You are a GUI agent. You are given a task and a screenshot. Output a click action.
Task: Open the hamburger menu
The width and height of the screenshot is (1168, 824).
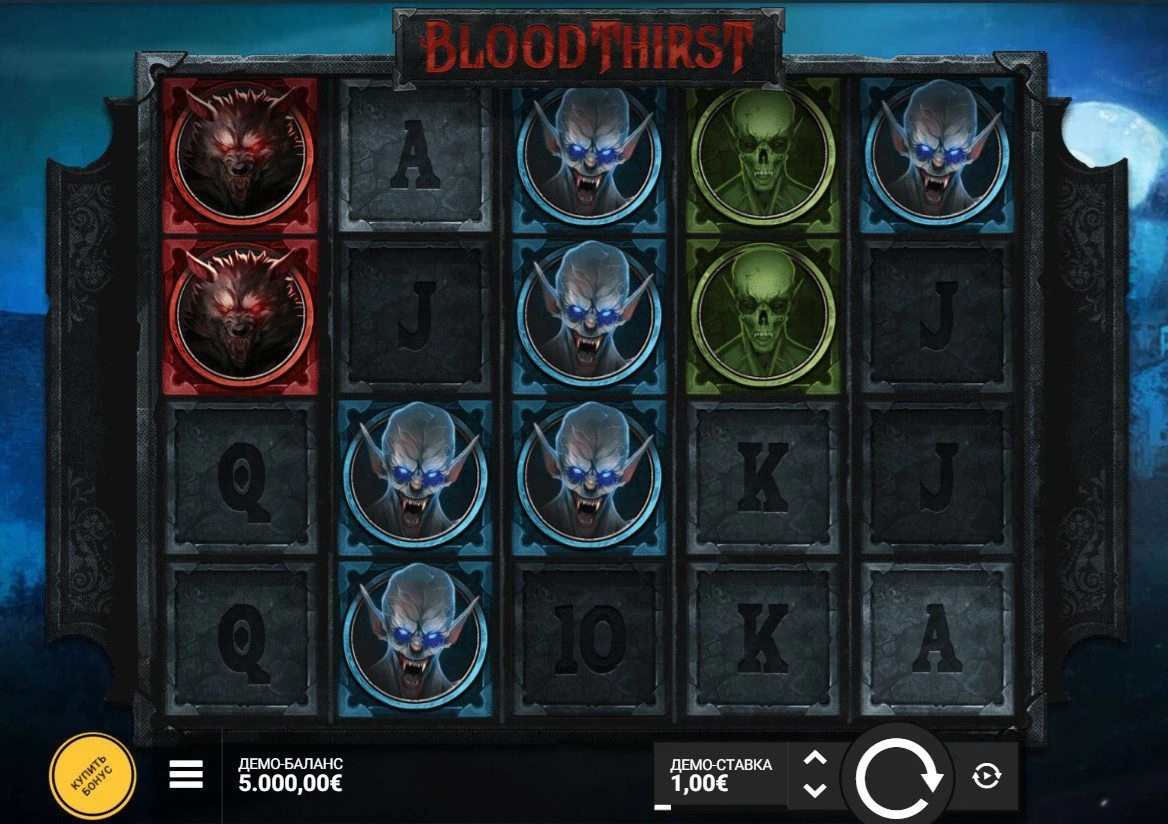pos(186,774)
